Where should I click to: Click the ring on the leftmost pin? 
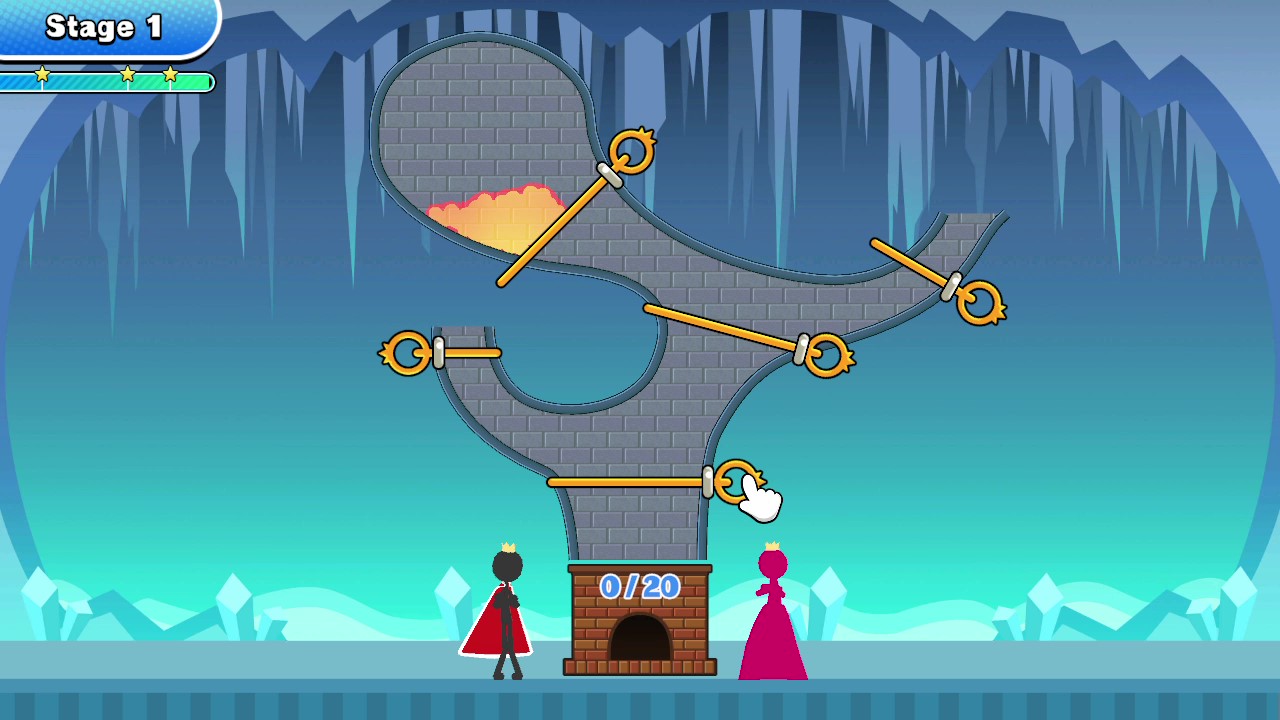coord(407,352)
